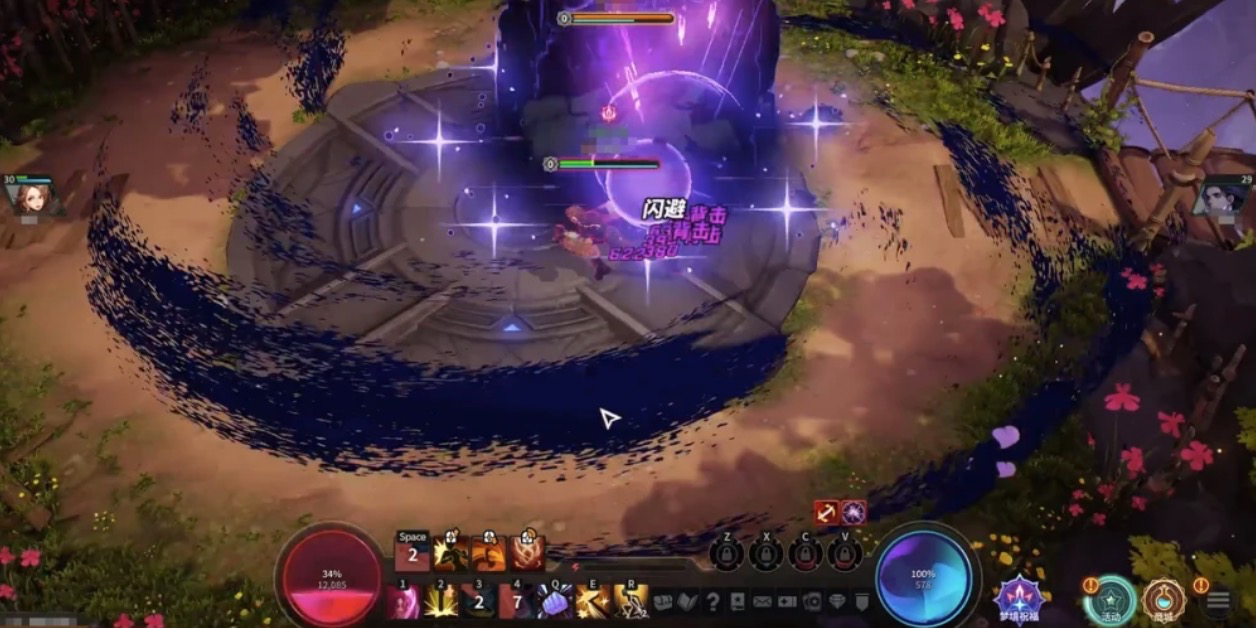1256x628 pixels.
Task: Open the camera screenshot icon
Action: [x=811, y=602]
